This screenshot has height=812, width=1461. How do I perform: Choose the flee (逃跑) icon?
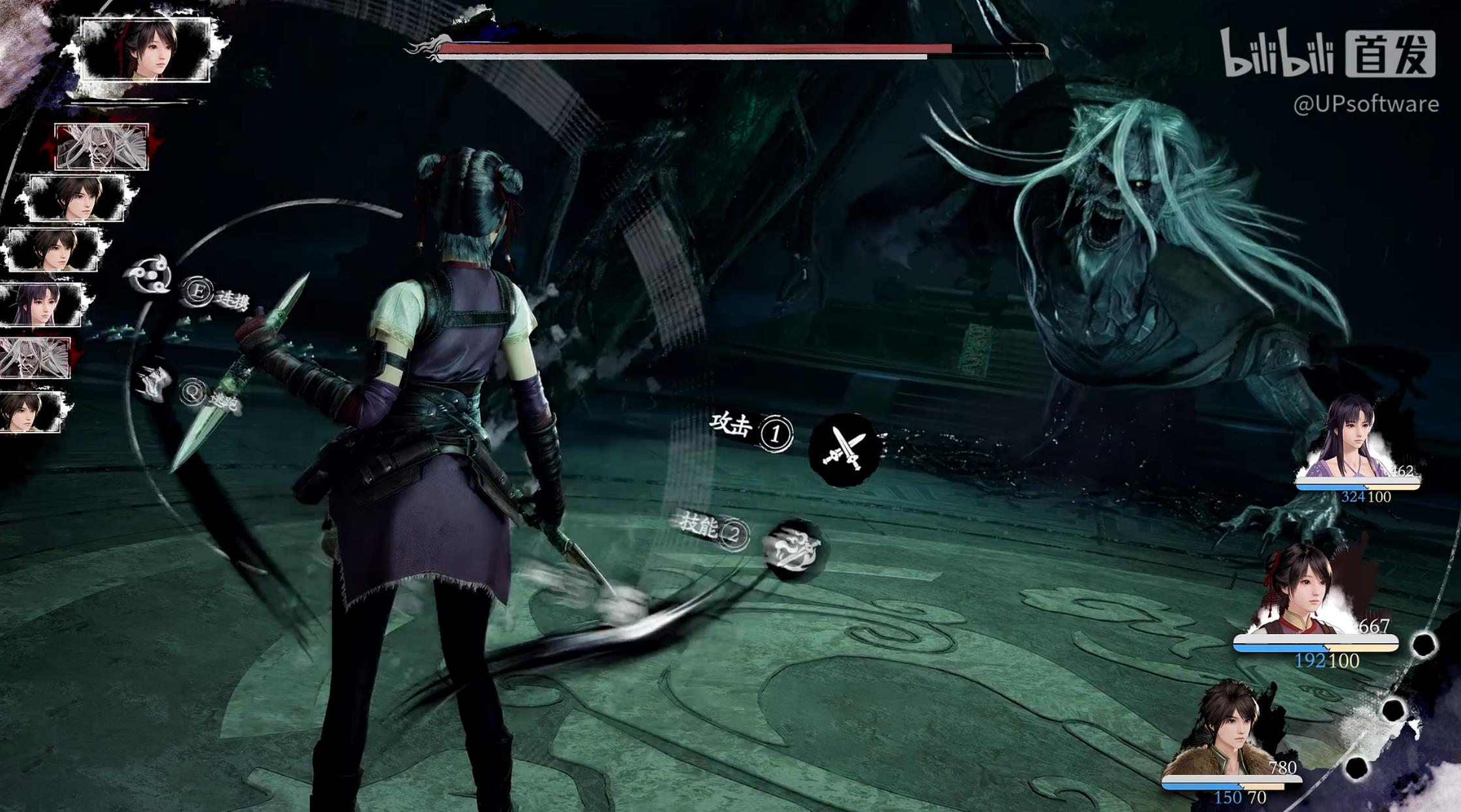(154, 383)
